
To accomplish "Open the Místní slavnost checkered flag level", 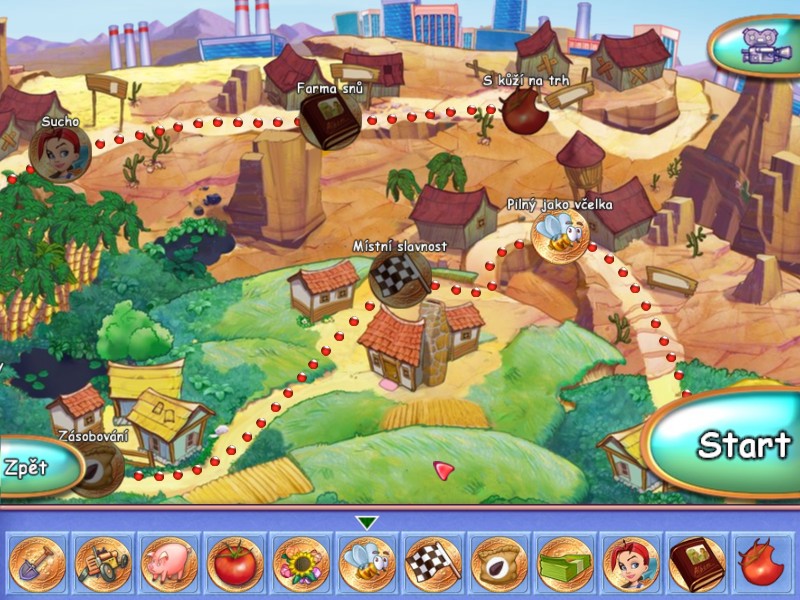I will click(x=399, y=276).
